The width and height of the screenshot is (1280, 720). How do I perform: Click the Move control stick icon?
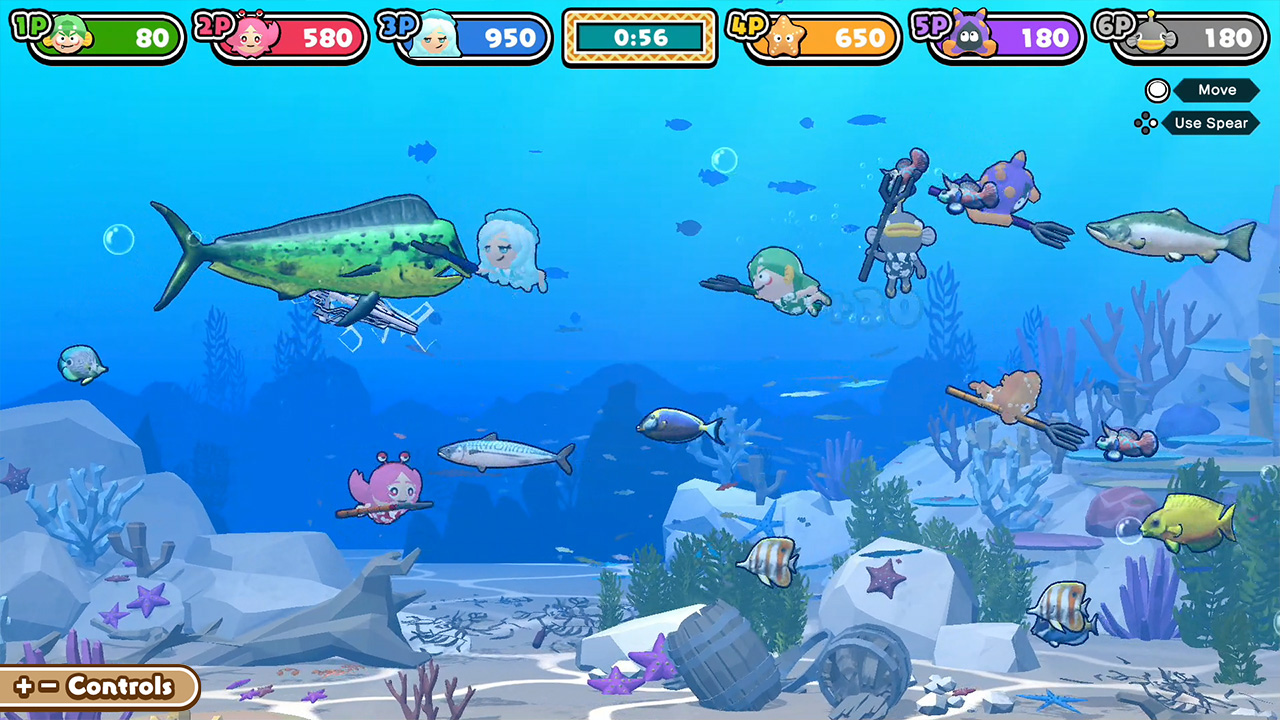(1157, 90)
